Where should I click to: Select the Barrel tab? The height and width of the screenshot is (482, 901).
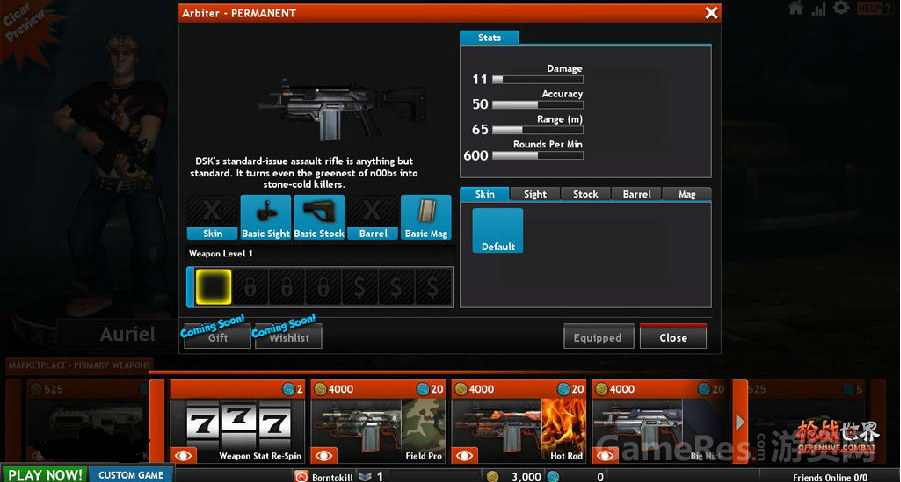636,194
